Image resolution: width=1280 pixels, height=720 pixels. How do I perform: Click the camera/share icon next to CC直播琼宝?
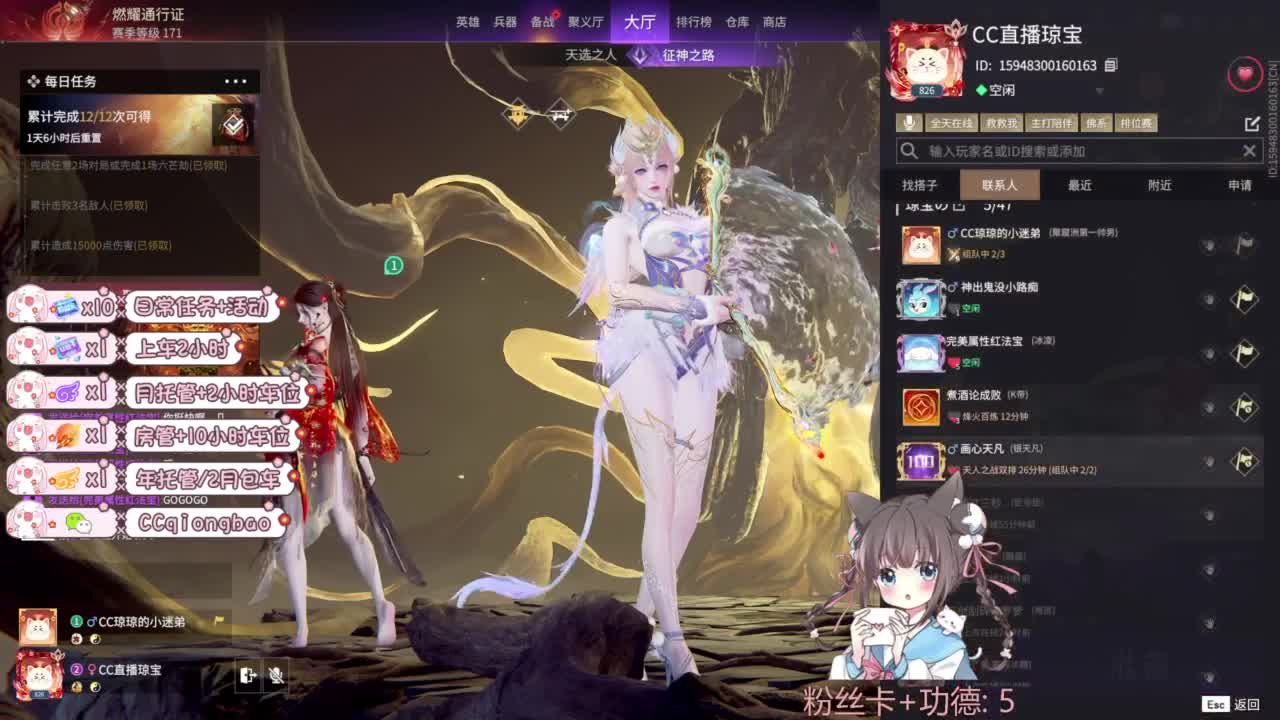tap(246, 676)
